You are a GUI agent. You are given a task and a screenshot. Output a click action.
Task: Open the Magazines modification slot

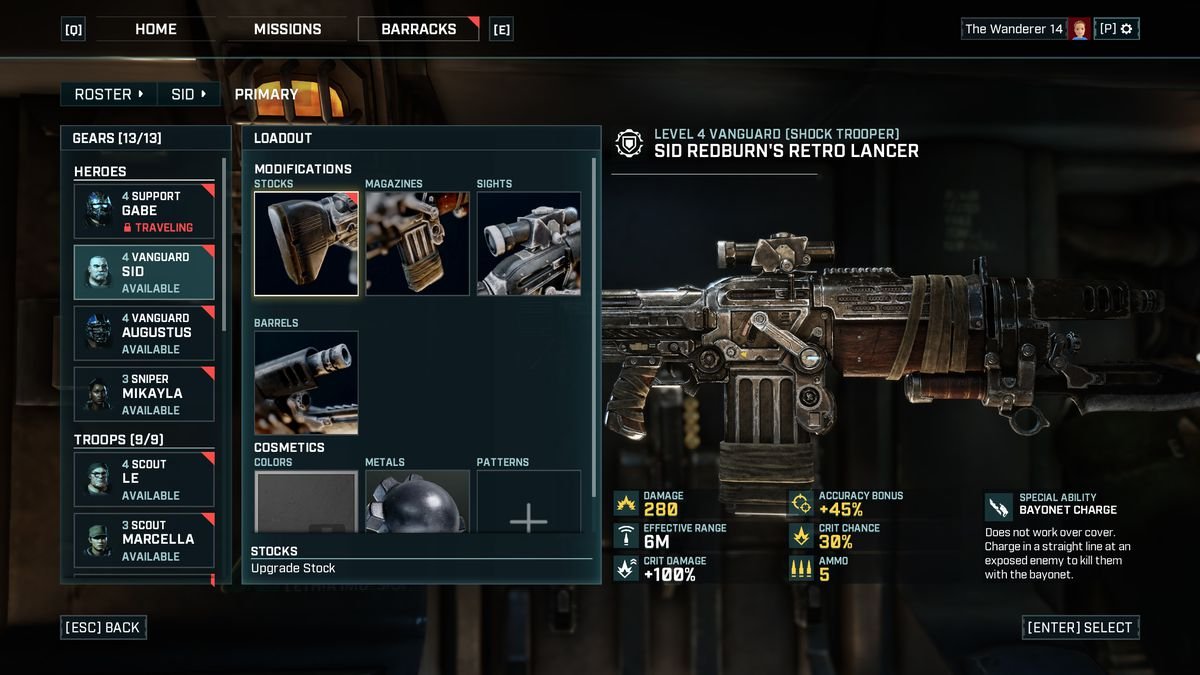(x=417, y=244)
